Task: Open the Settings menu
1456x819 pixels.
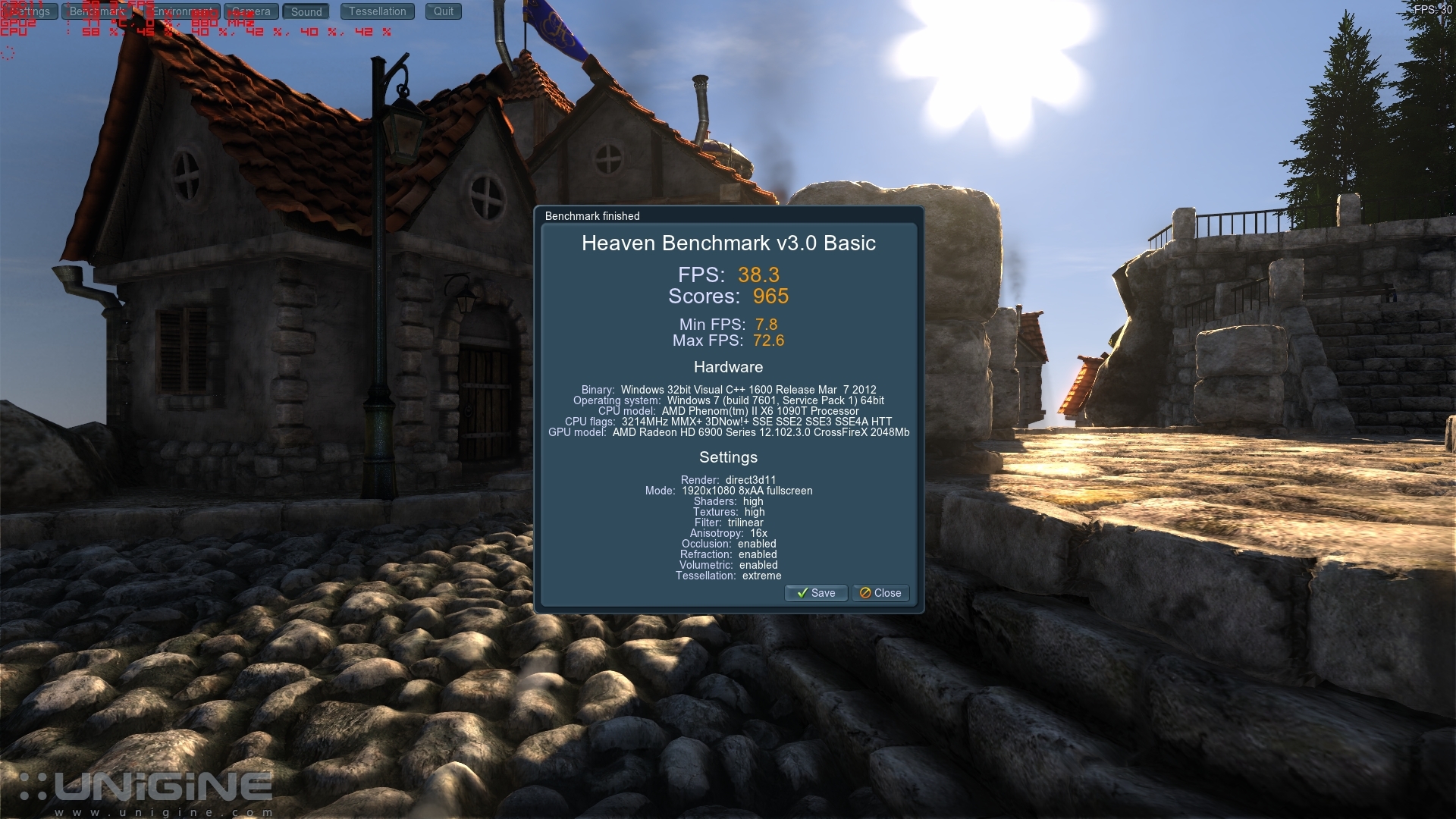Action: click(x=30, y=11)
